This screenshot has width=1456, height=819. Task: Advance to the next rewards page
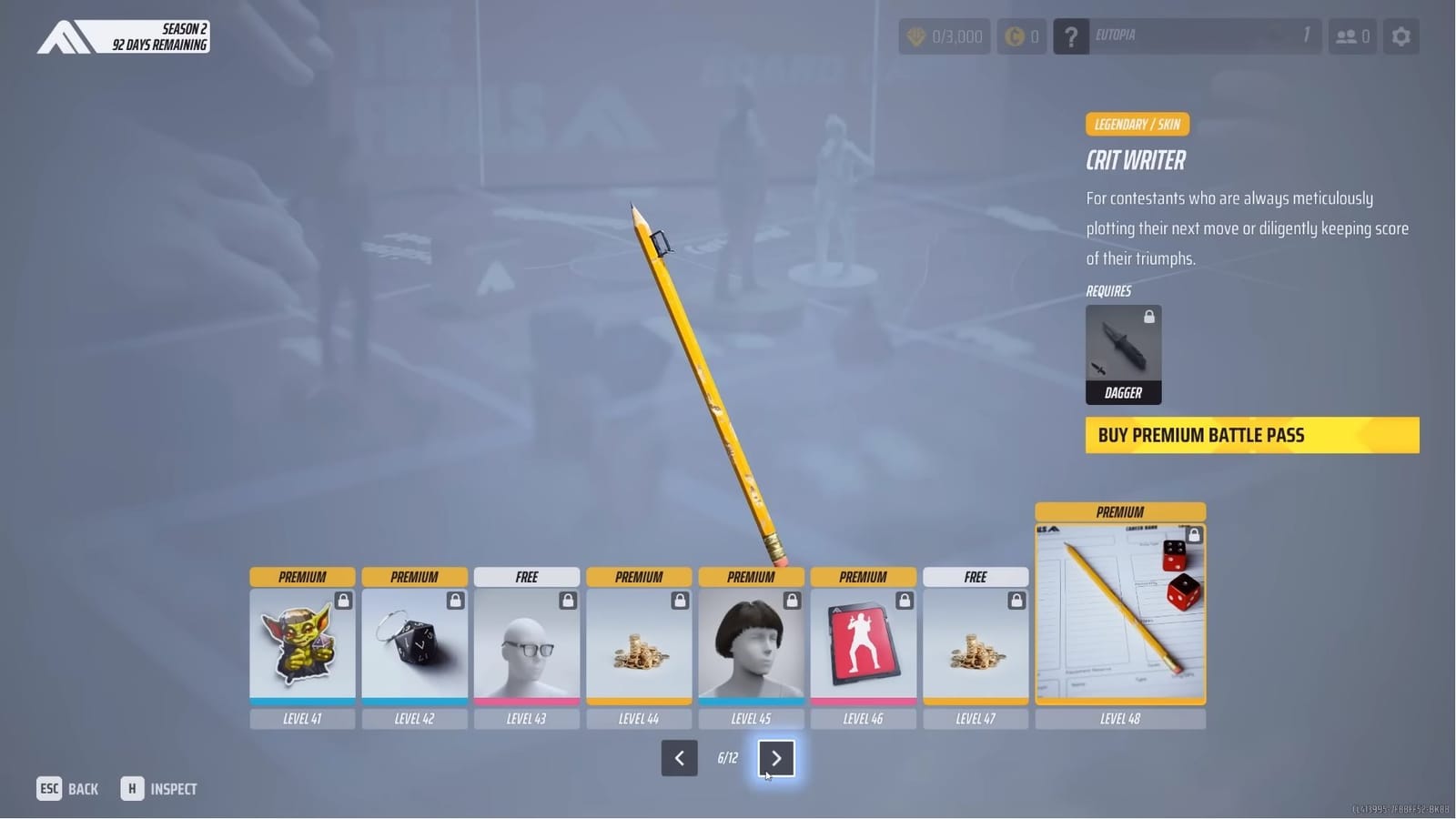coord(776,758)
